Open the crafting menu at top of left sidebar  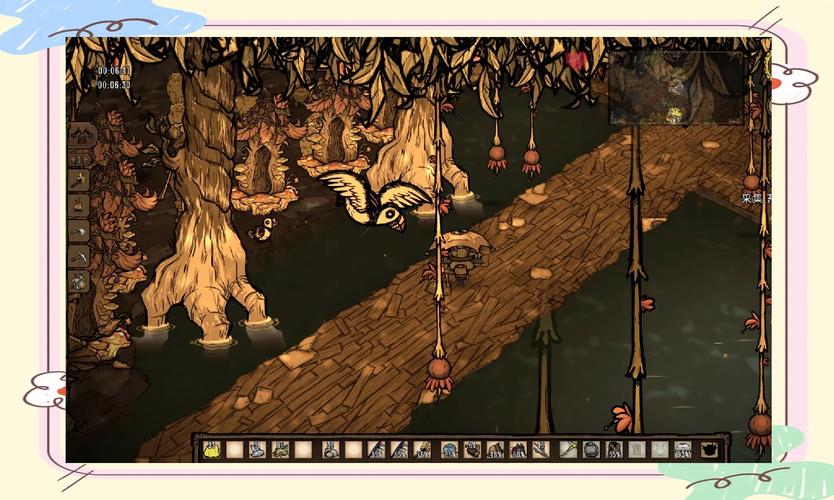tap(80, 135)
